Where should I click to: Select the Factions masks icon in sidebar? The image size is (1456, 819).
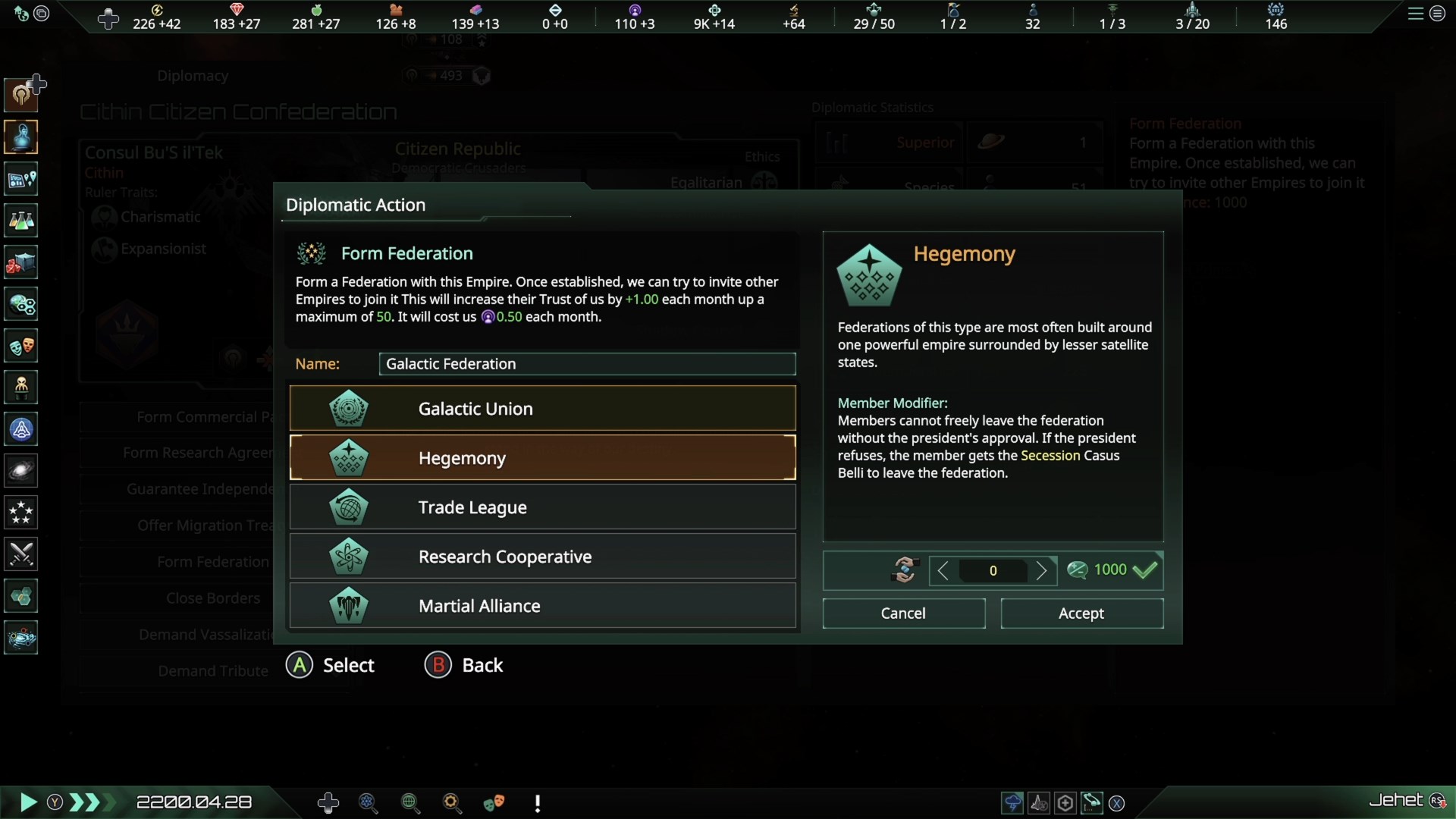point(20,346)
